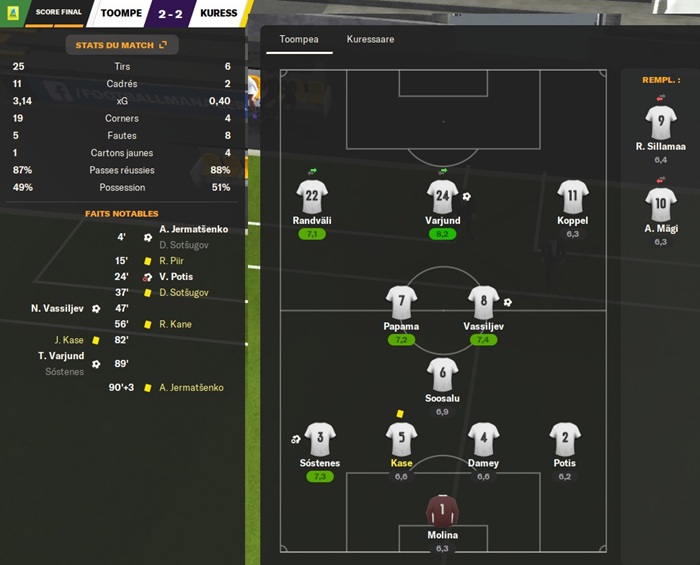Select substitute R. Sillamaa
Image resolution: width=700 pixels, height=565 pixels.
[x=661, y=123]
